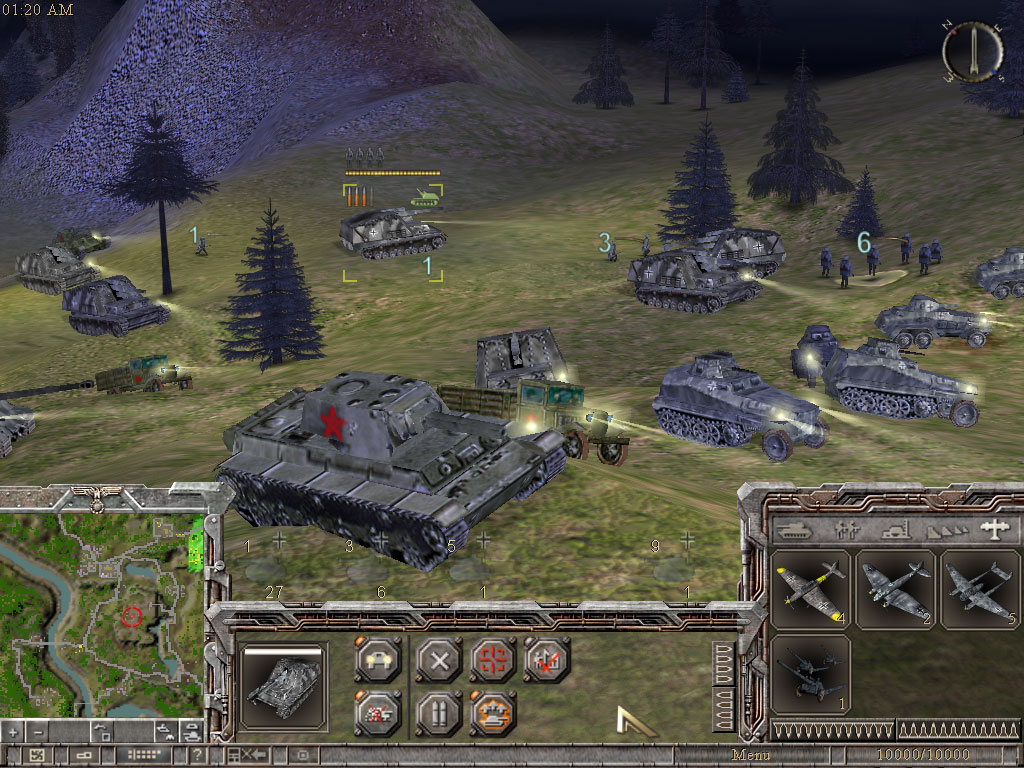Switch to the infantry reinforcement tab
The height and width of the screenshot is (768, 1024).
click(x=845, y=529)
